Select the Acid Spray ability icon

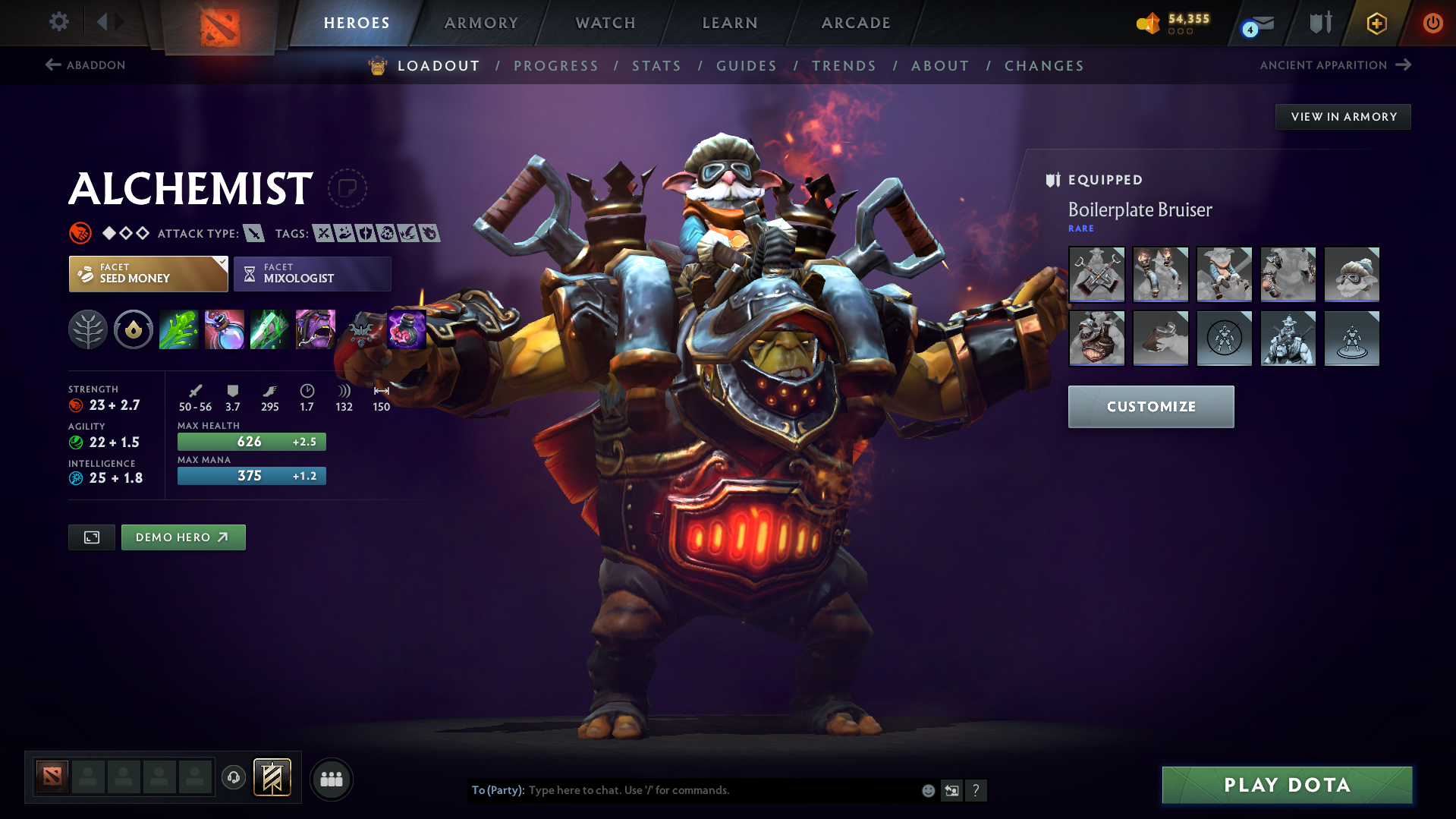click(x=178, y=329)
